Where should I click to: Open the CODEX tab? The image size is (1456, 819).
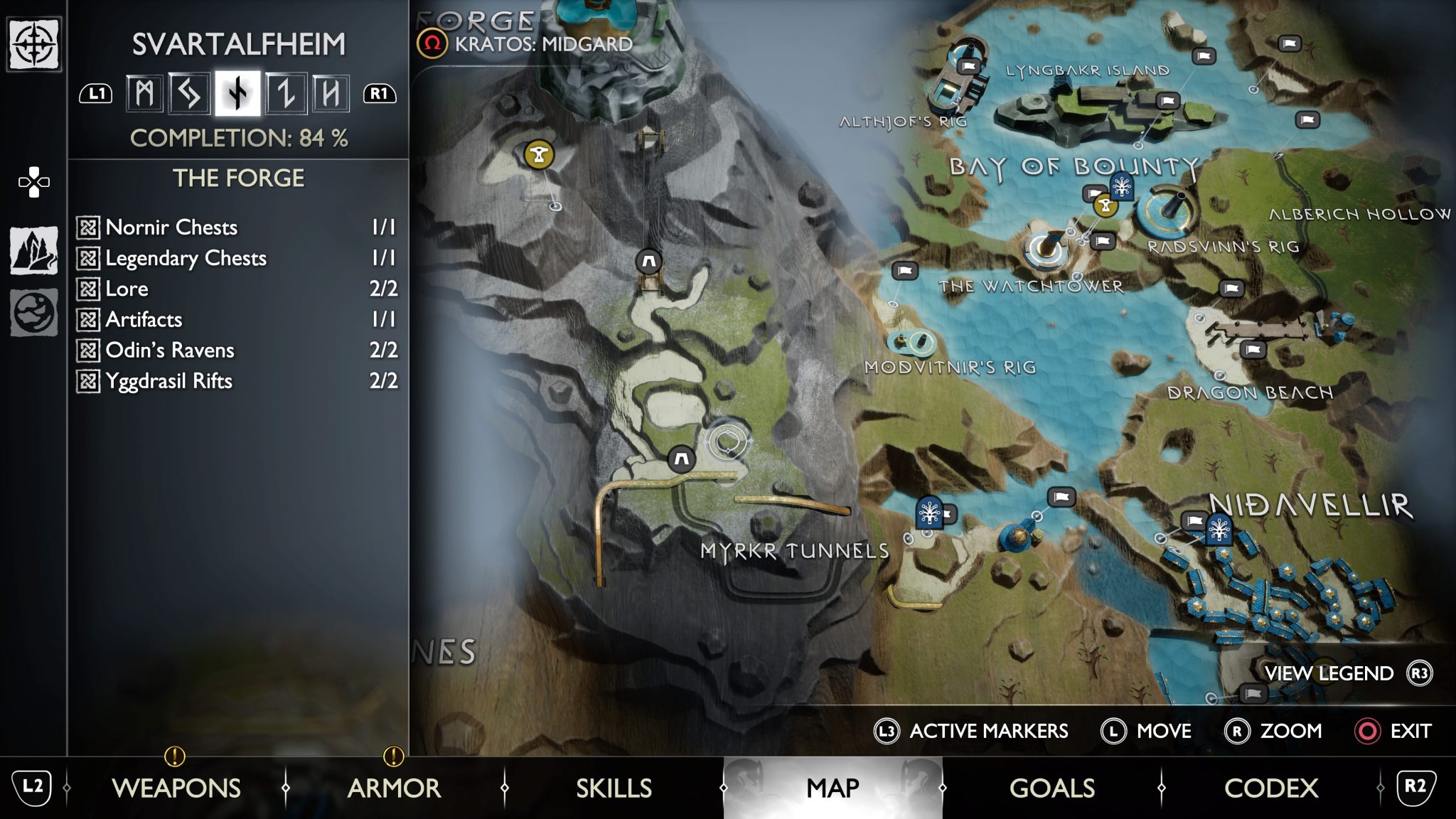pyautogui.click(x=1271, y=788)
